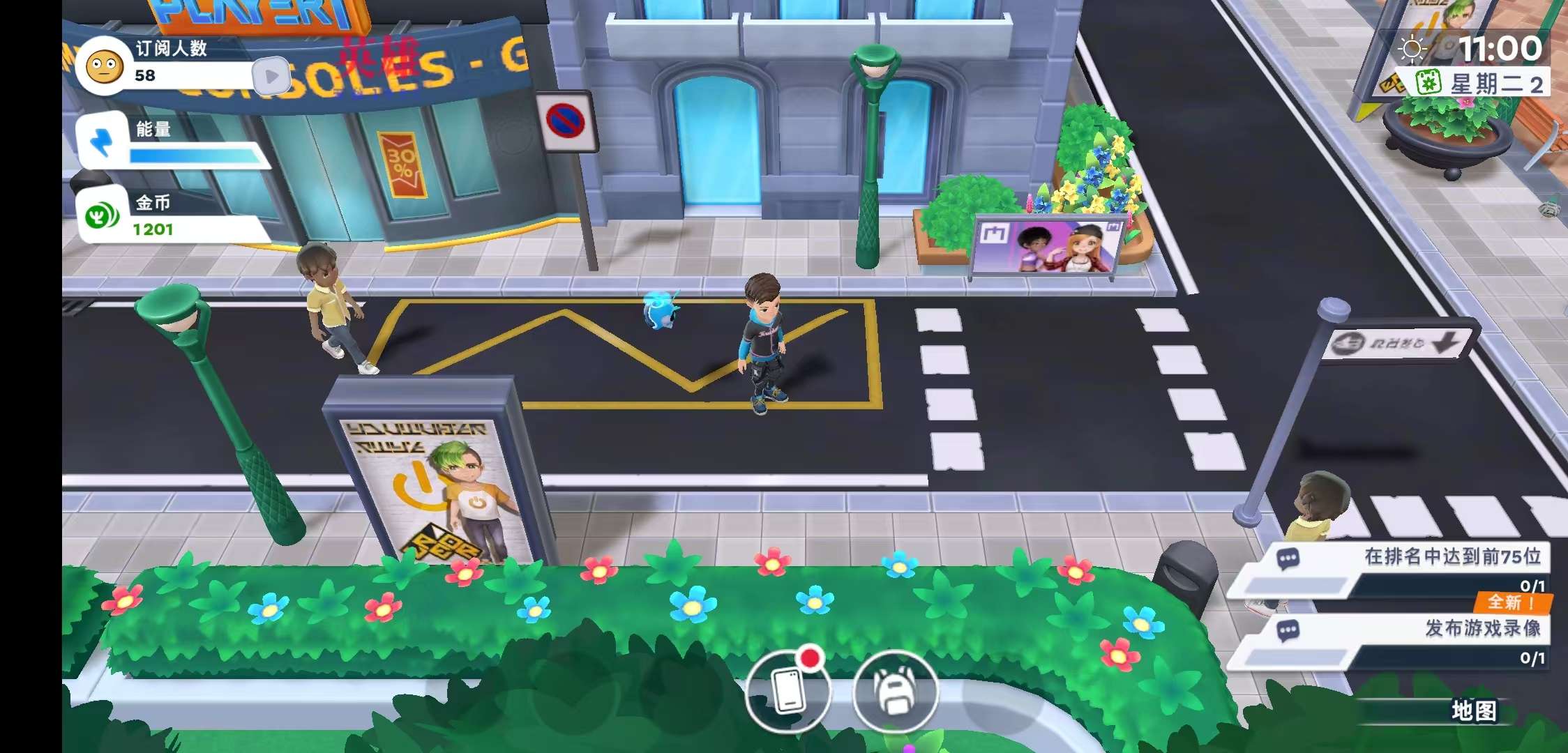The image size is (1568, 753).
Task: Open the 地图 map
Action: tap(1473, 711)
